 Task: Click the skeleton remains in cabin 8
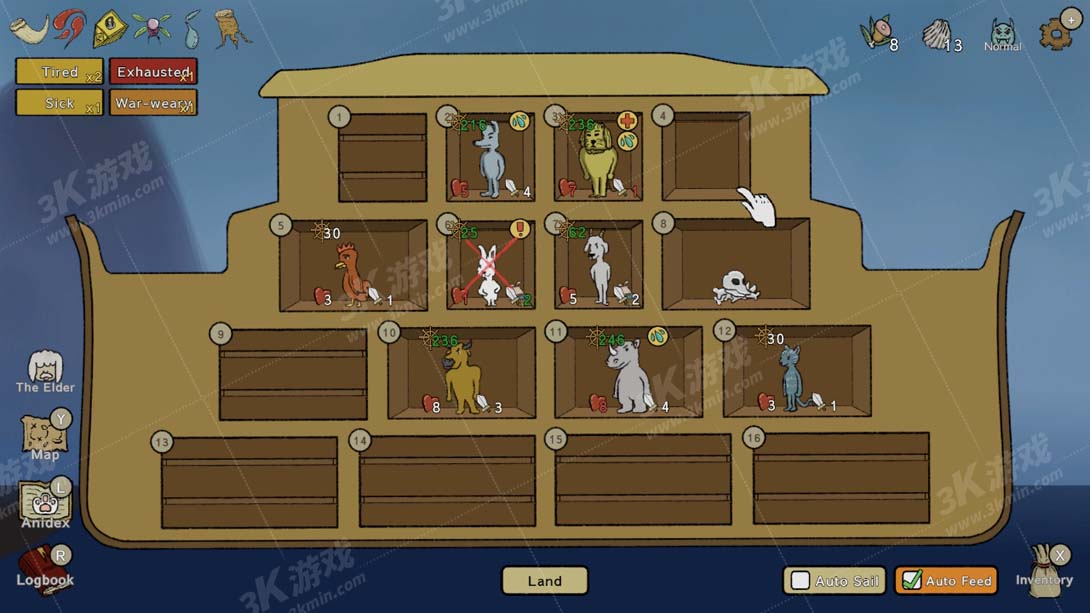click(736, 287)
